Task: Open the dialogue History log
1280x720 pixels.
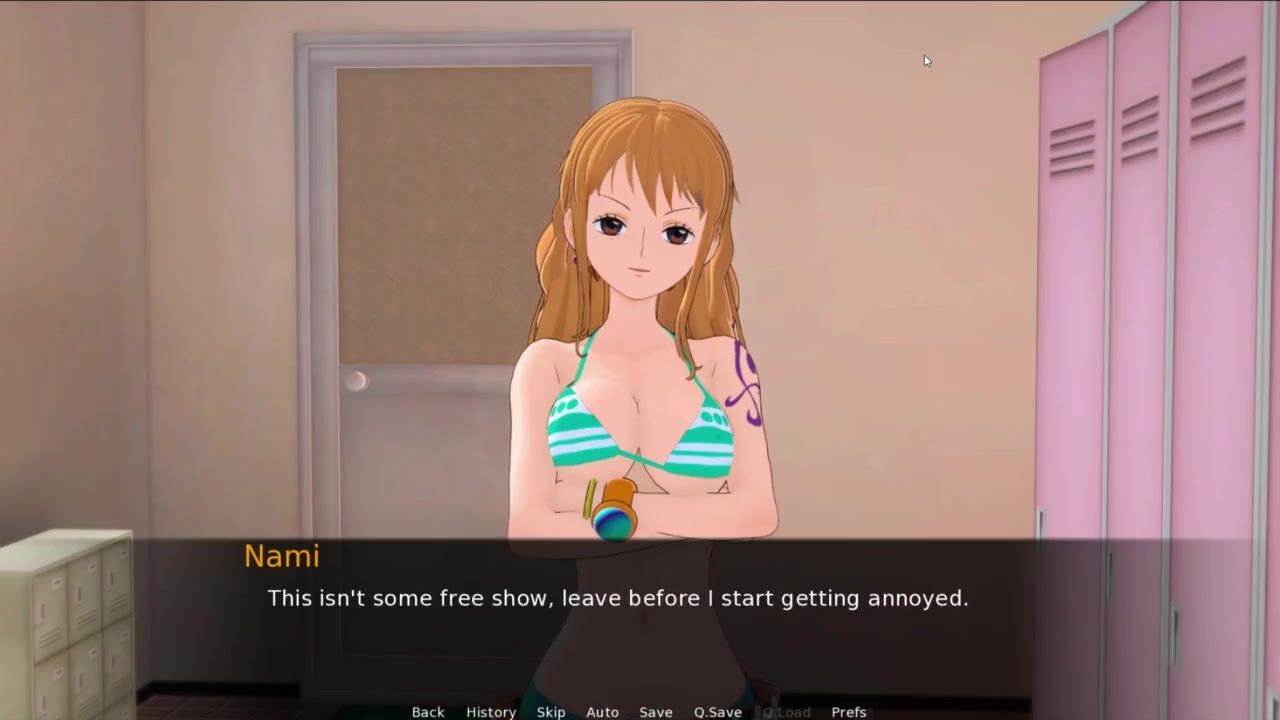Action: (491, 712)
